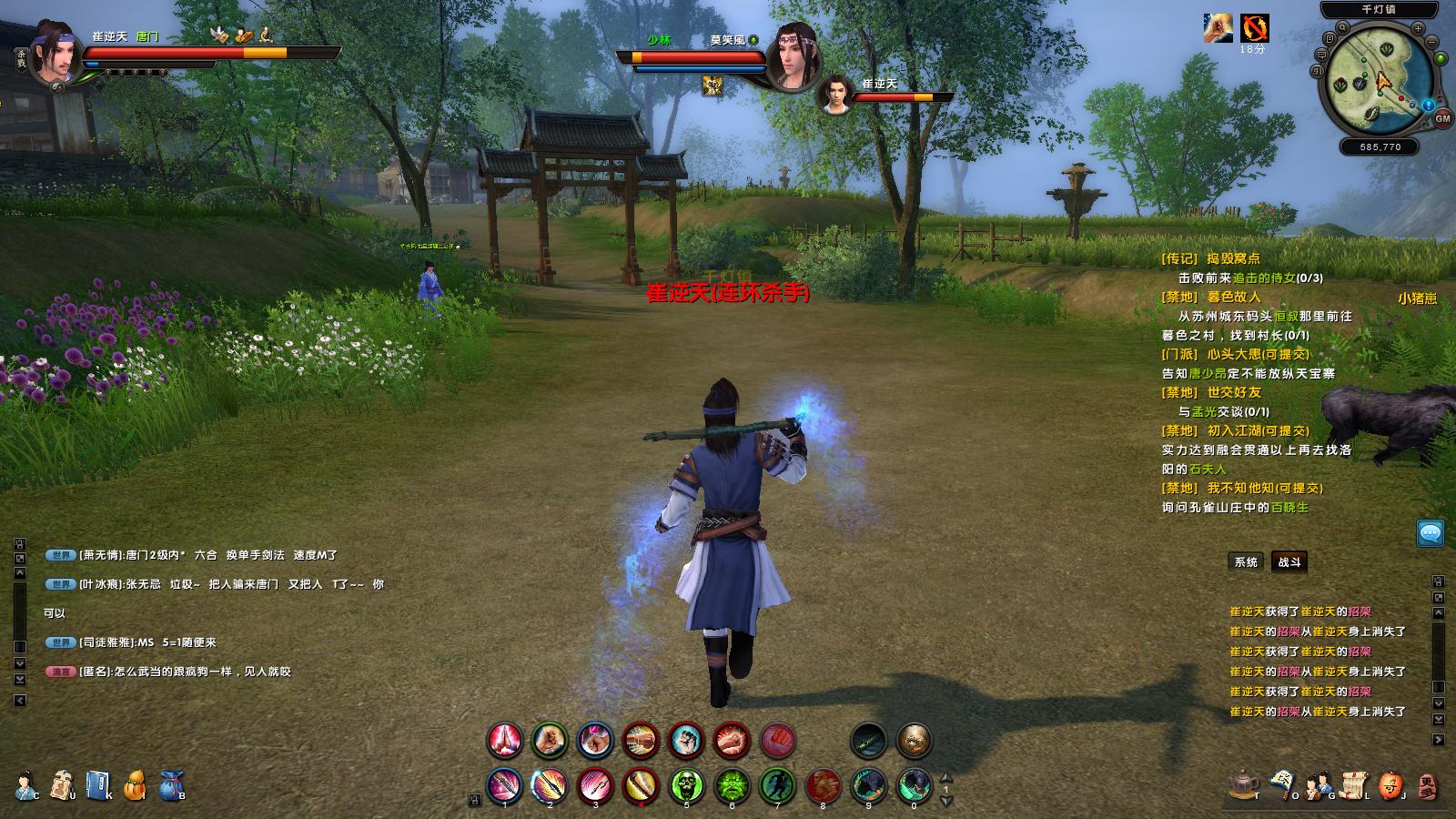
Task: Select the 战斗 combat log tab
Action: coord(1289,562)
